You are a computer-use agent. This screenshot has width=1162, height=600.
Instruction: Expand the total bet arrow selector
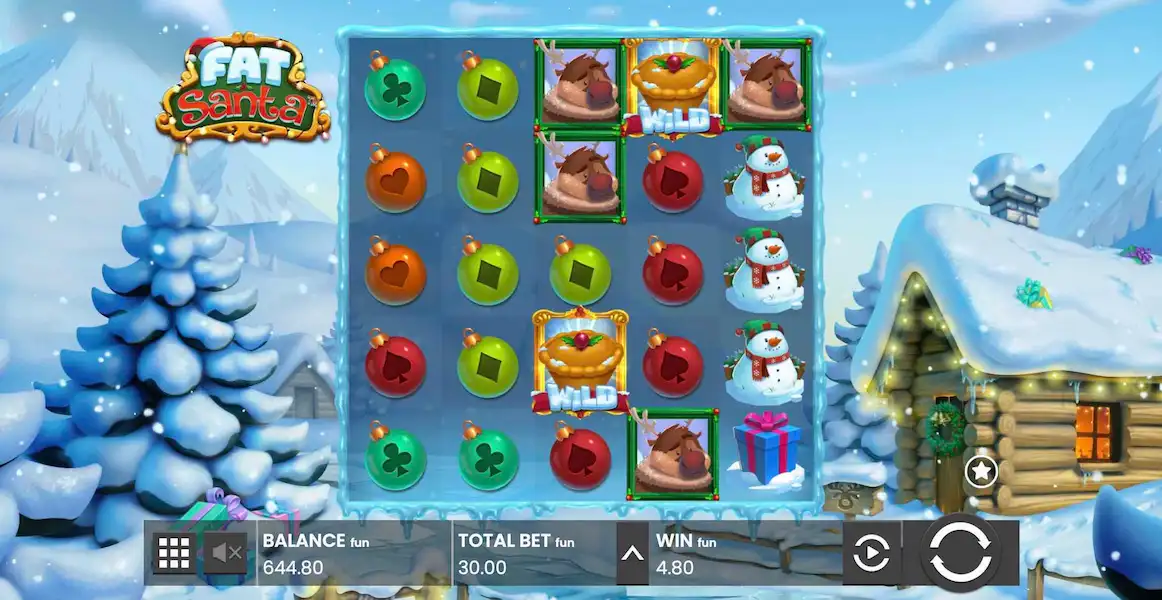pos(632,552)
